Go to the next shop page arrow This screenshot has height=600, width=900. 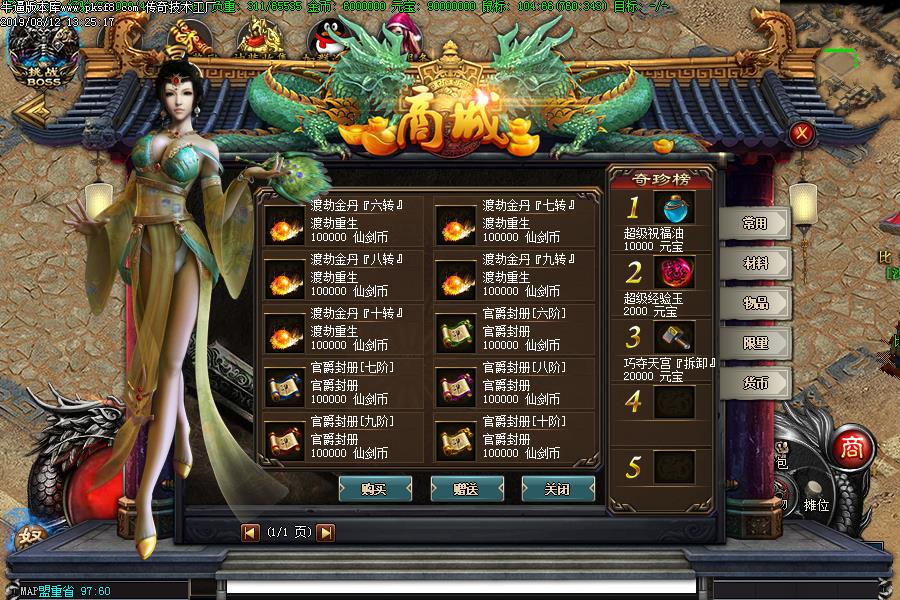tap(326, 533)
